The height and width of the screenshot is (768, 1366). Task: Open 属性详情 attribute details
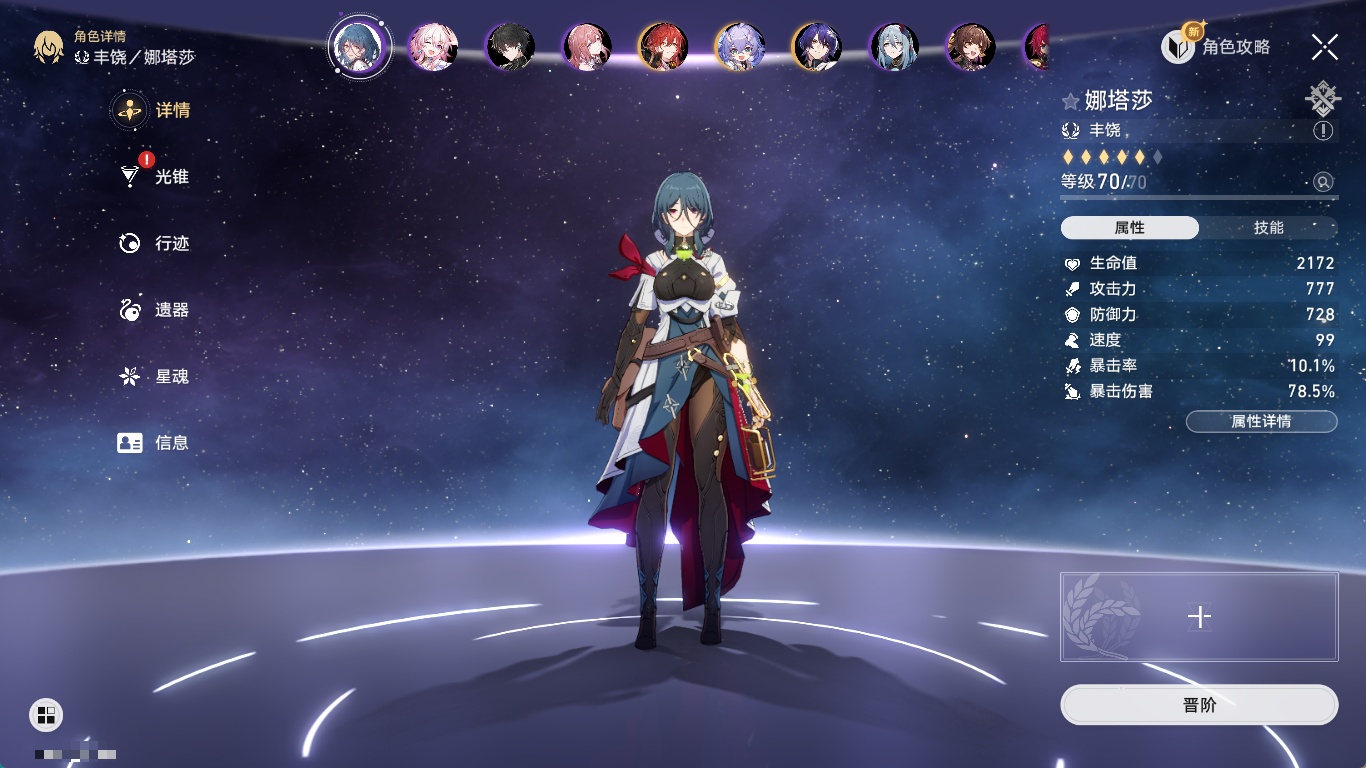tap(1261, 421)
